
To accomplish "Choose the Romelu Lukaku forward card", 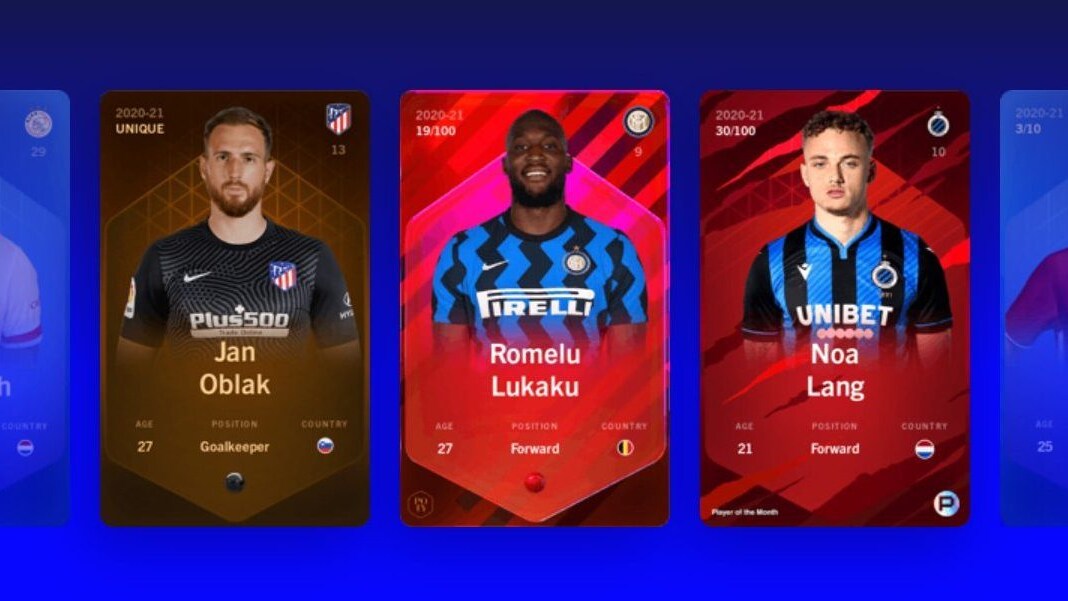I will pos(535,308).
